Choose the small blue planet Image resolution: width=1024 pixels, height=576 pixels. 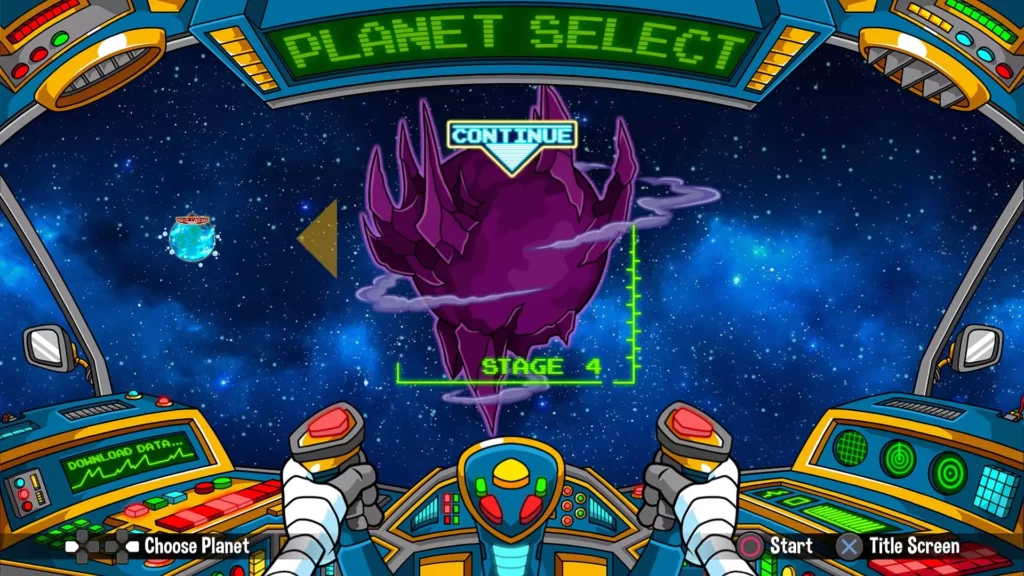click(x=192, y=240)
